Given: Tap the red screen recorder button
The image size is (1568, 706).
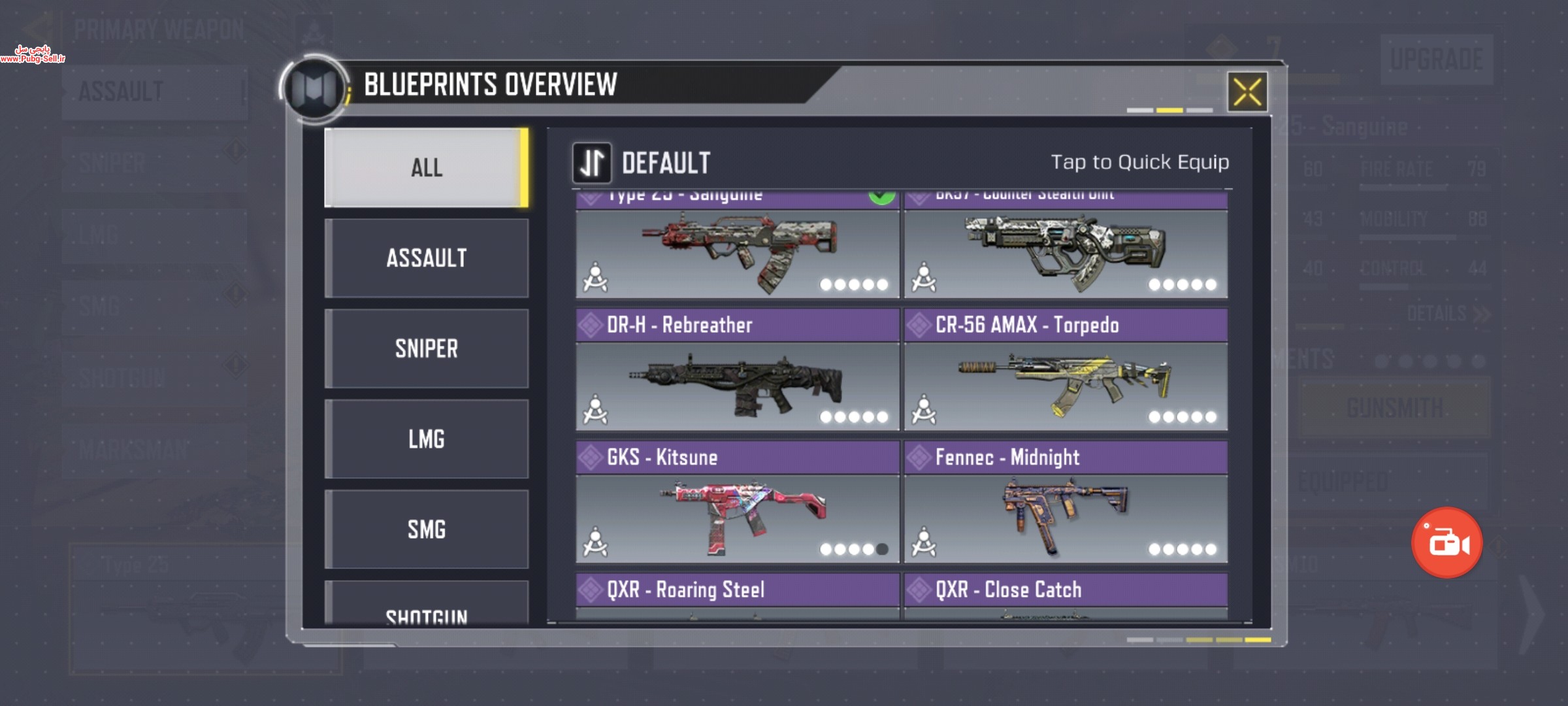Looking at the screenshot, I should [1447, 543].
